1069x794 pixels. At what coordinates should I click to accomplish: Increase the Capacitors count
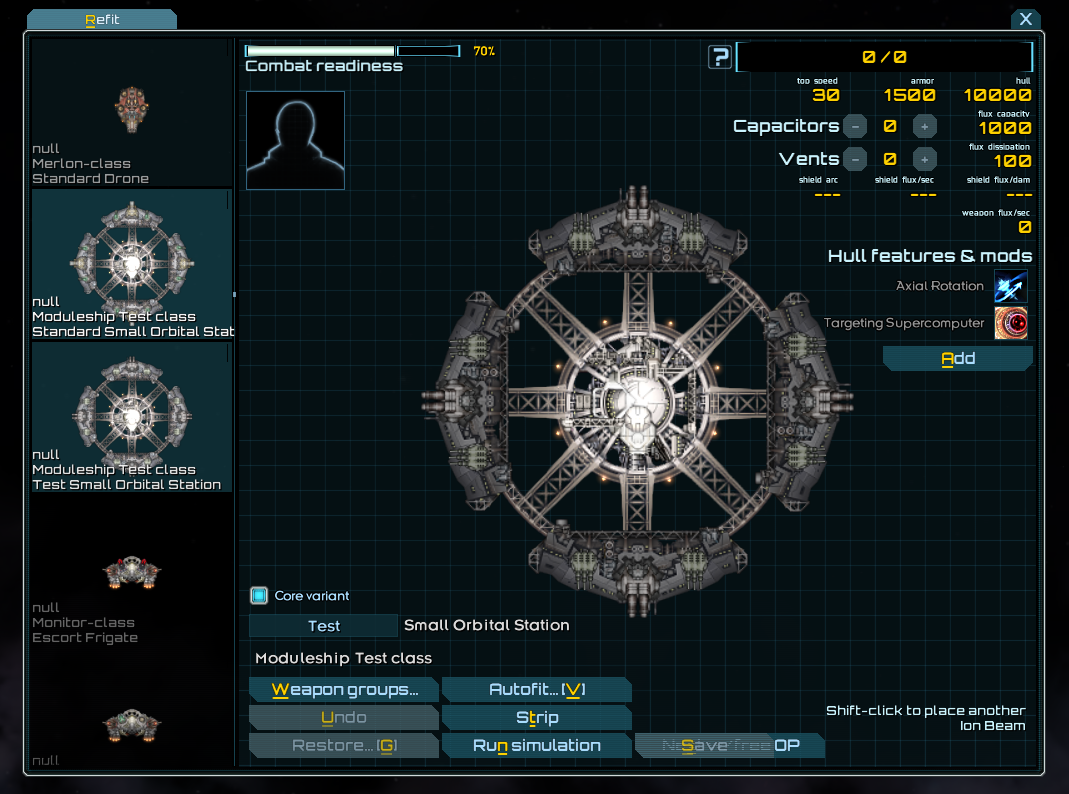924,126
